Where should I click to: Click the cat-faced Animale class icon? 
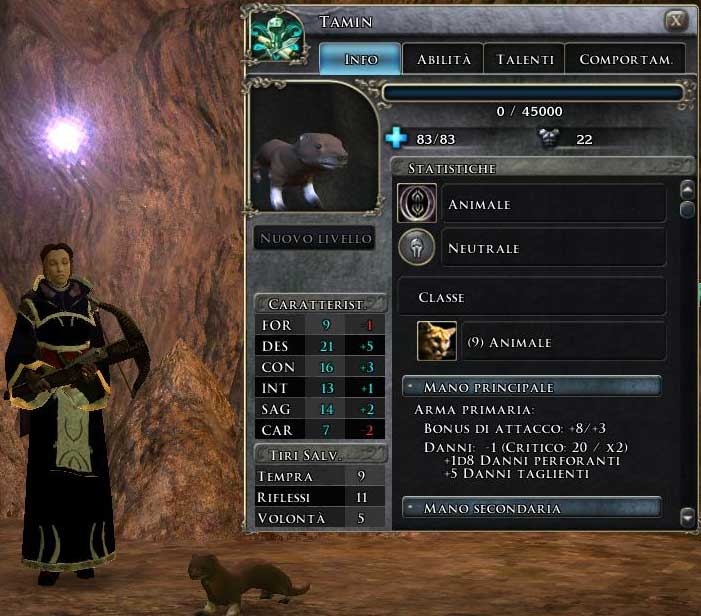click(437, 342)
